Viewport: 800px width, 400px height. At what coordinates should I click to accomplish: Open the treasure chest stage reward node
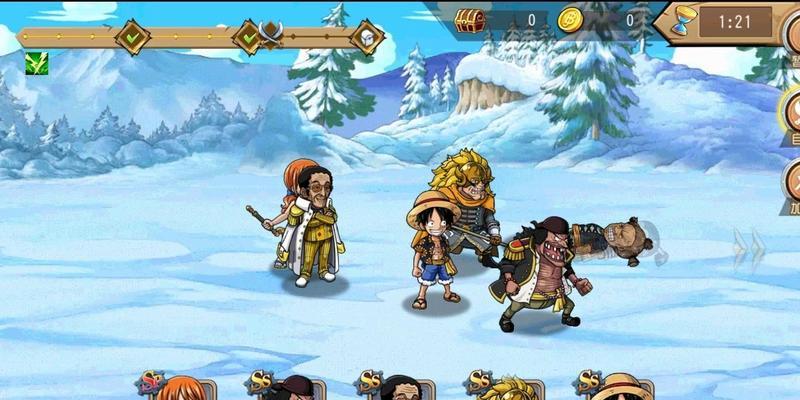(x=367, y=38)
